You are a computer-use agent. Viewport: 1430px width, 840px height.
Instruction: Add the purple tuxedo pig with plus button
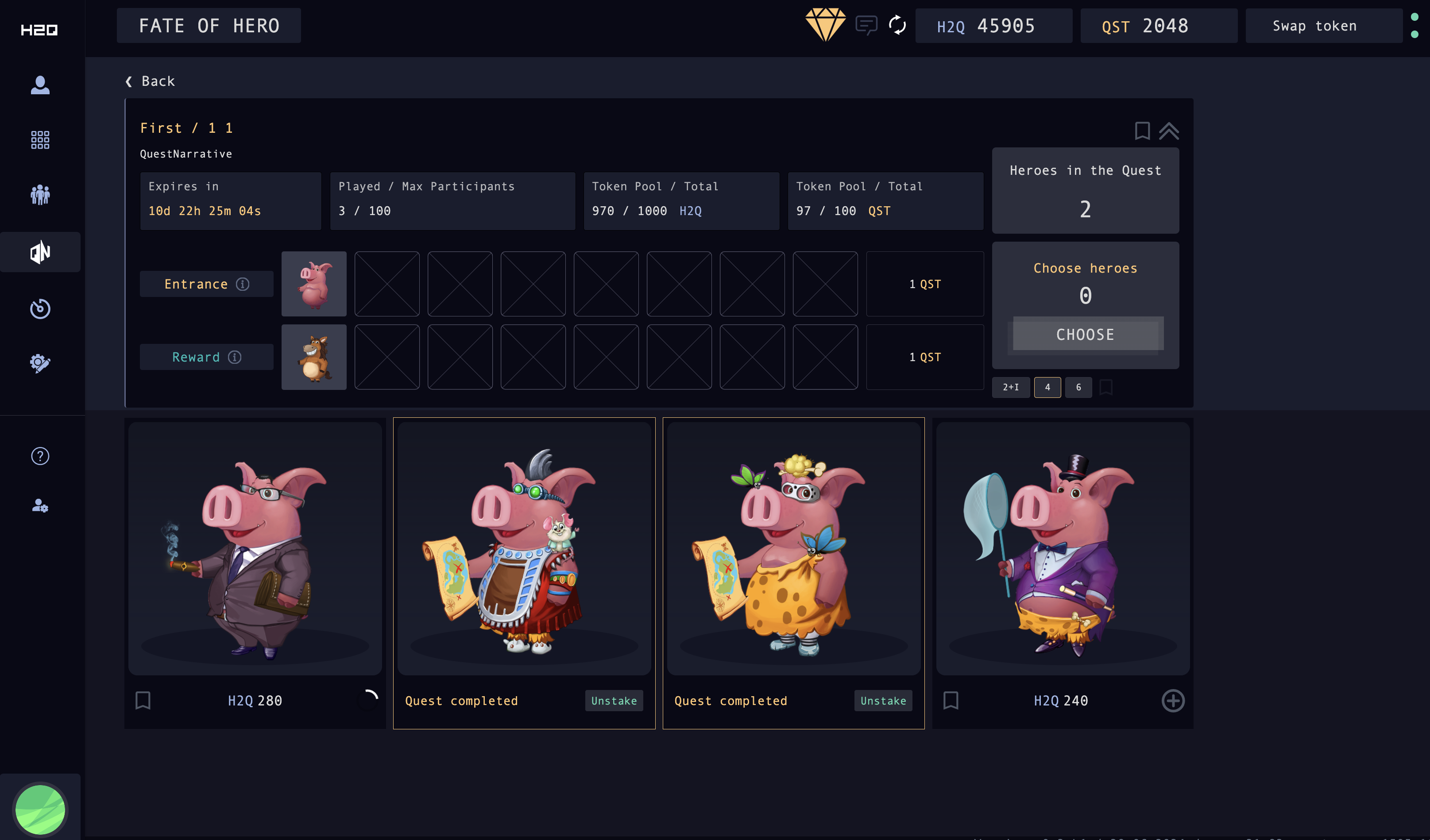click(1172, 701)
